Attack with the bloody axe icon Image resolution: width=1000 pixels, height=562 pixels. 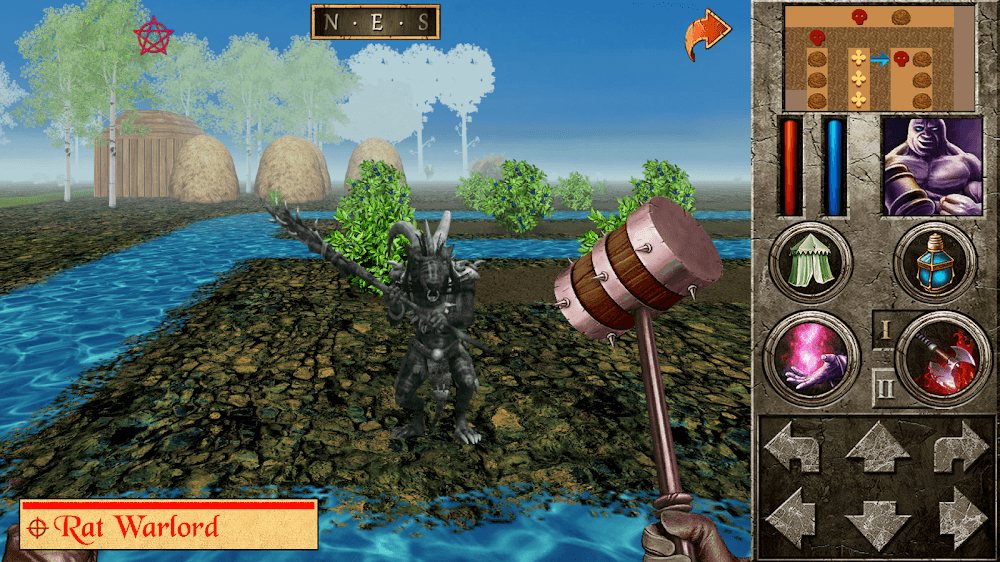click(936, 357)
